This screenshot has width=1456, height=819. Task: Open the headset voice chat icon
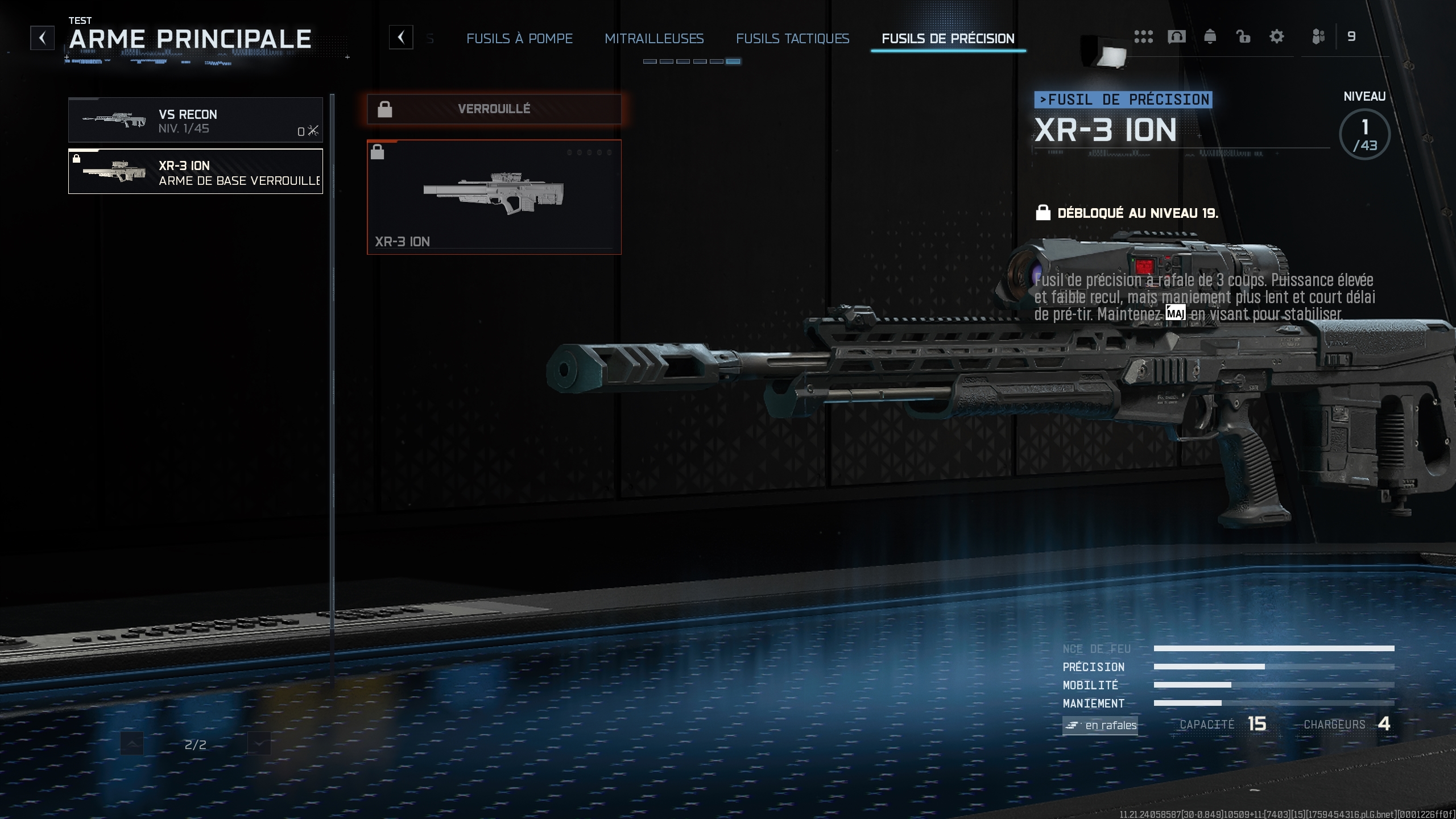[x=1176, y=37]
